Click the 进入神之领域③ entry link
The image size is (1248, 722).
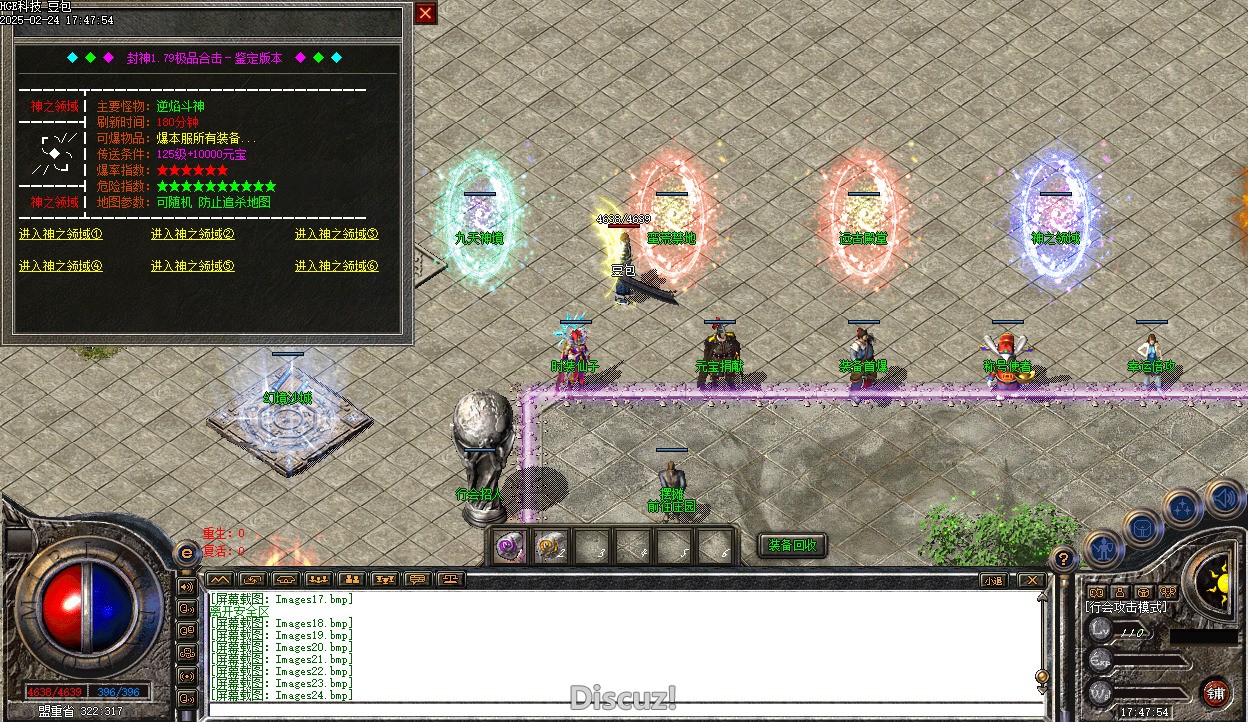pos(336,235)
